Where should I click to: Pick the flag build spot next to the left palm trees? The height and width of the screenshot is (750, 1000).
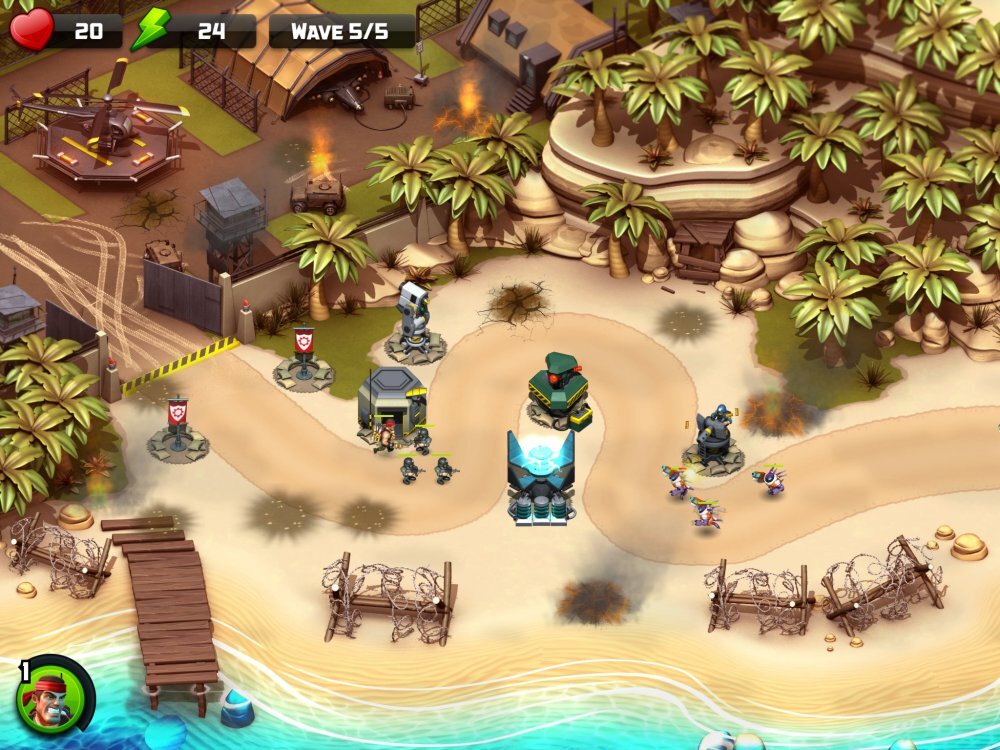click(x=178, y=430)
